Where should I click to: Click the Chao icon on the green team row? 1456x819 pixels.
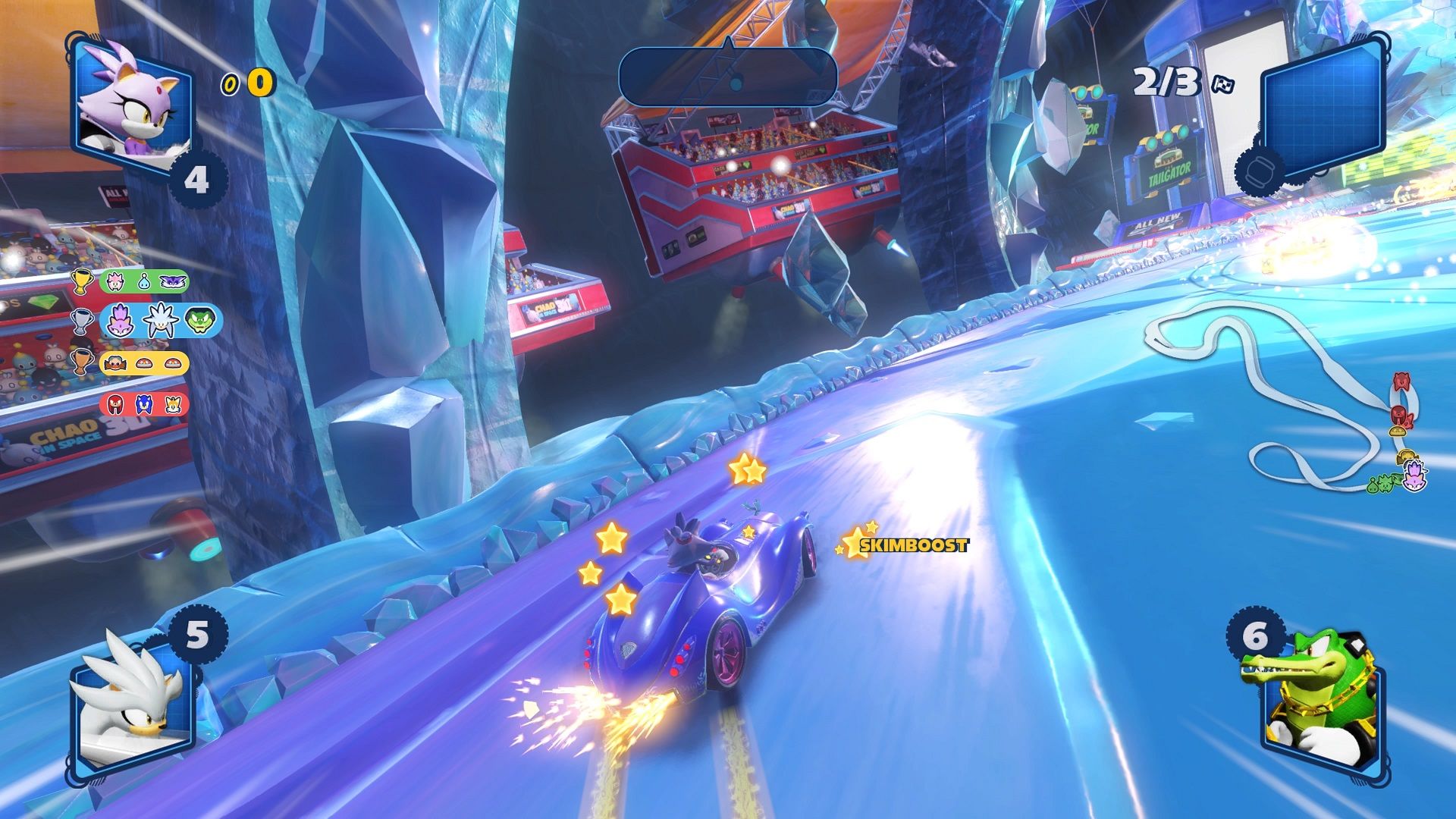click(145, 282)
